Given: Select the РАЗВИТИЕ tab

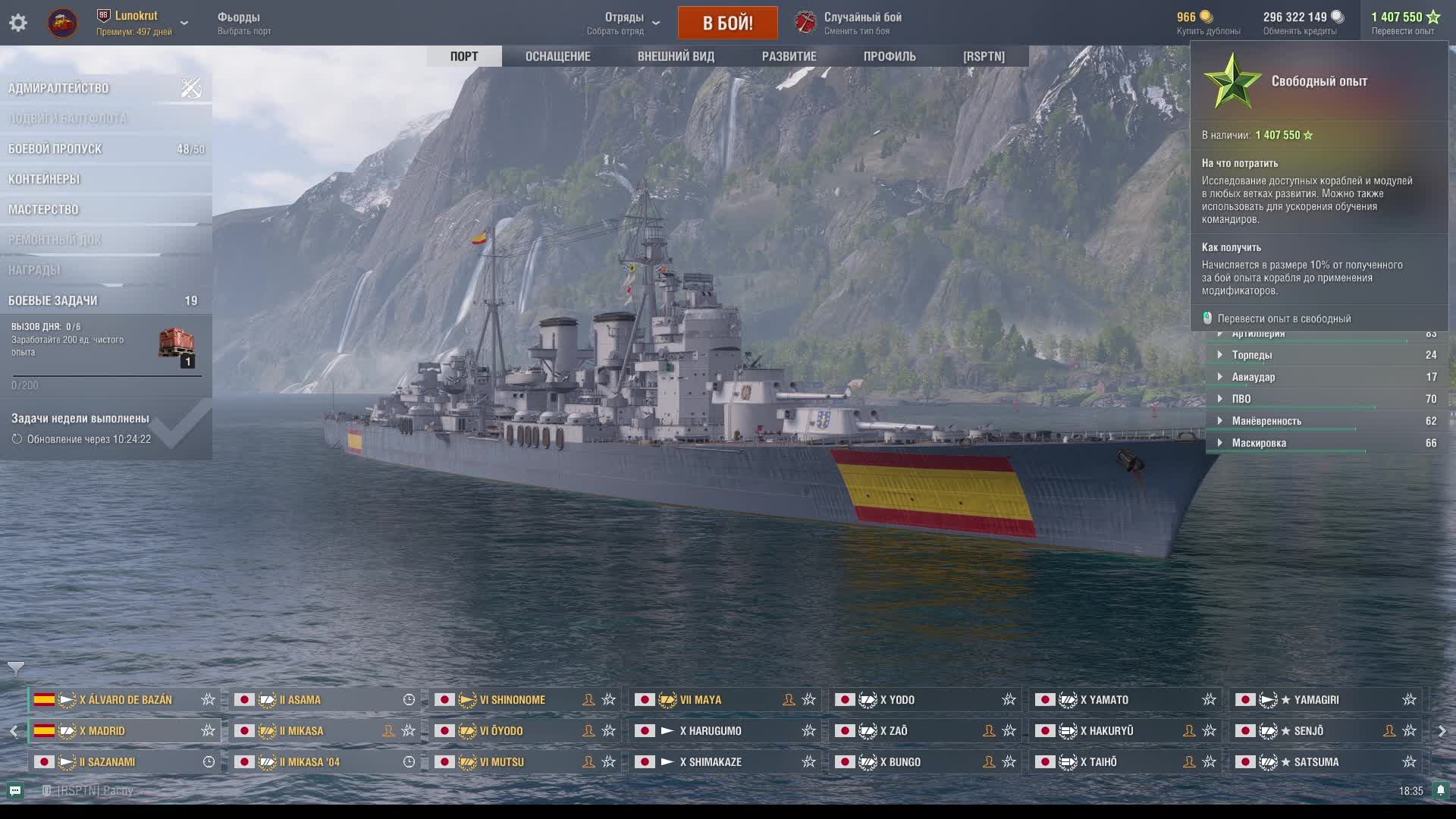Looking at the screenshot, I should point(789,56).
